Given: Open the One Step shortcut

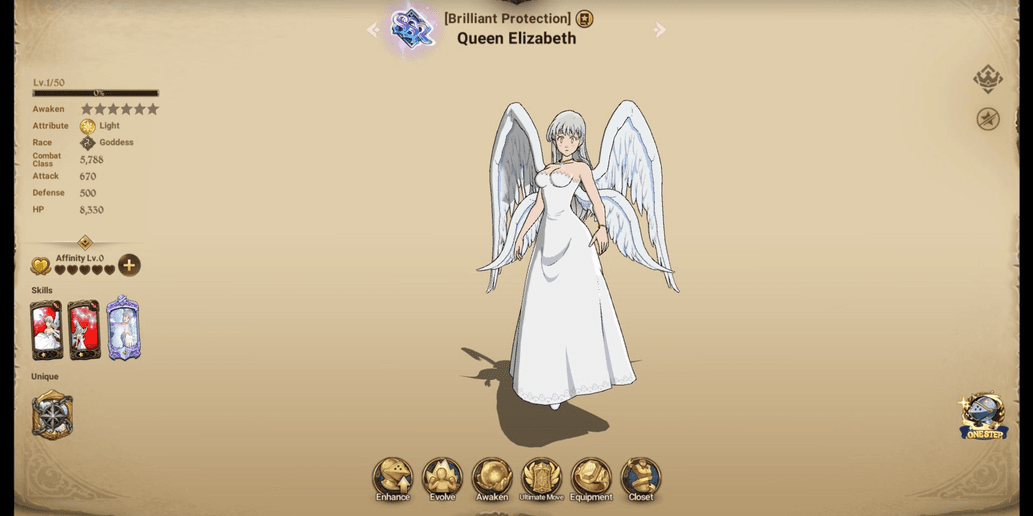Looking at the screenshot, I should (984, 416).
